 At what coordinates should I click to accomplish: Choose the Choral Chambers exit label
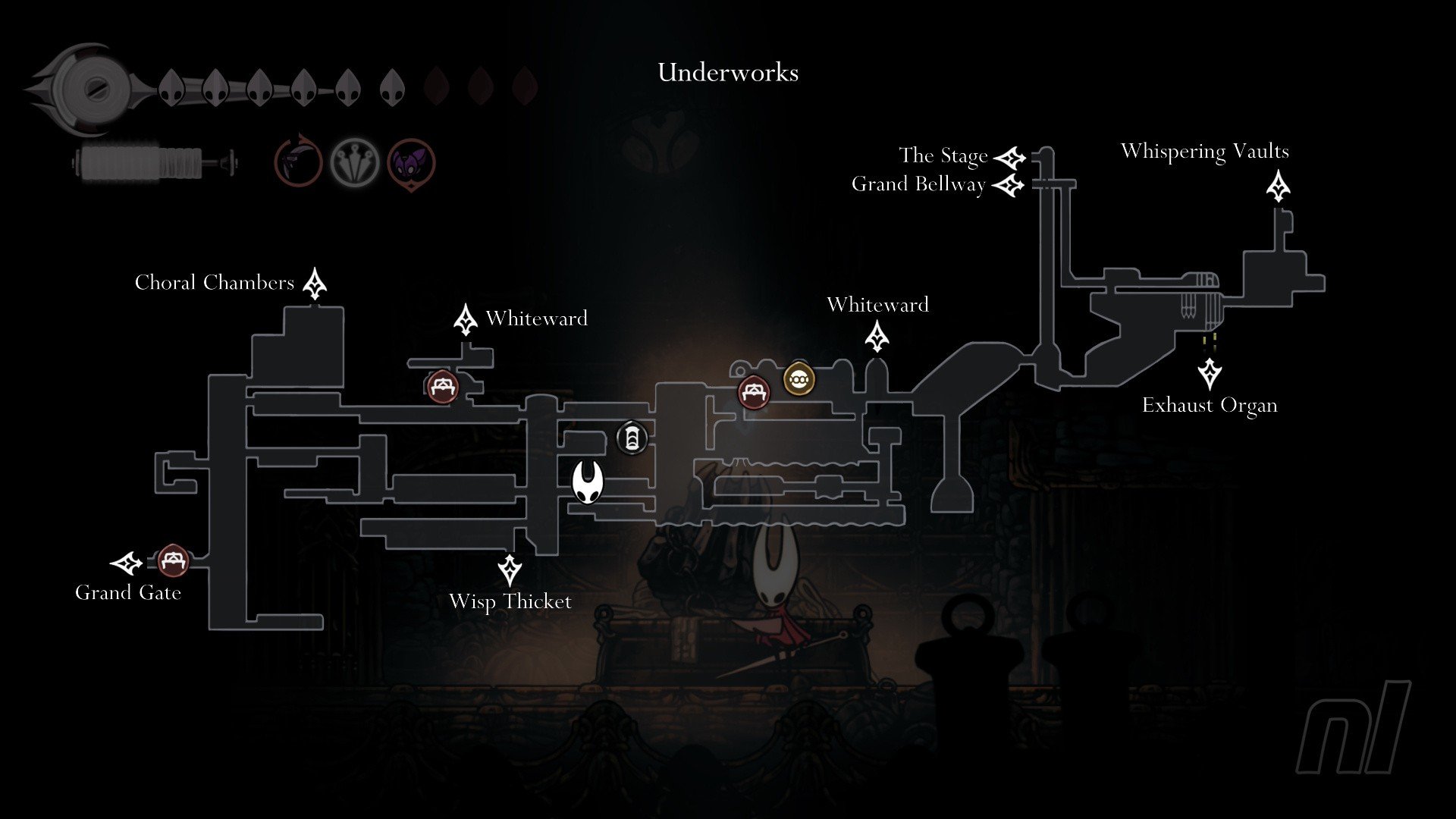(x=215, y=283)
